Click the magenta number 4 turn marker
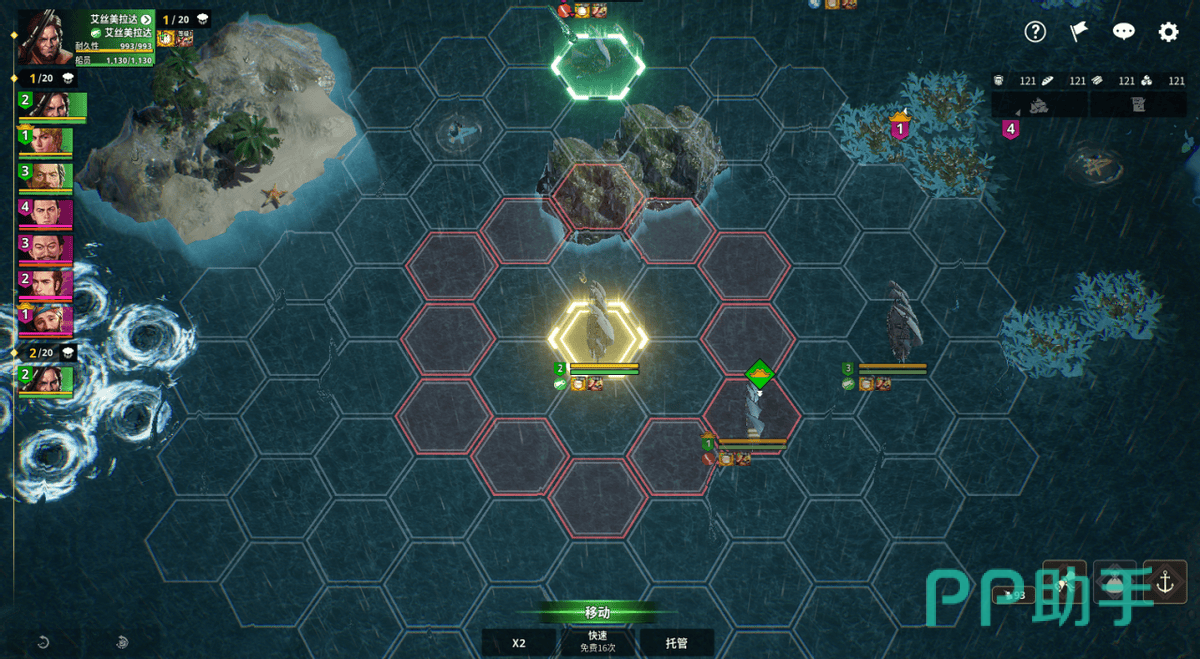The height and width of the screenshot is (659, 1200). 1011,128
